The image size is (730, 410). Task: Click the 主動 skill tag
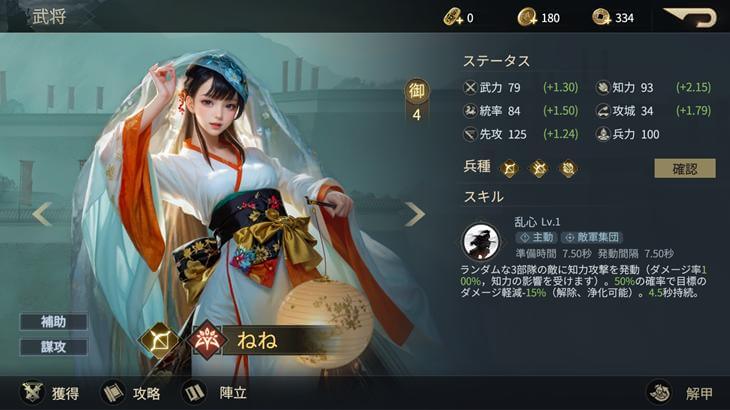(x=537, y=237)
